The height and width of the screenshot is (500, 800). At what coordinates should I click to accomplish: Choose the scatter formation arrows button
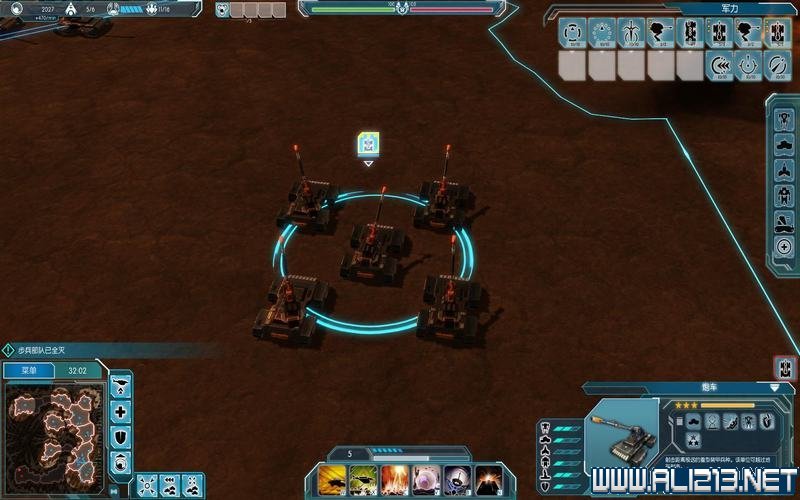click(146, 485)
